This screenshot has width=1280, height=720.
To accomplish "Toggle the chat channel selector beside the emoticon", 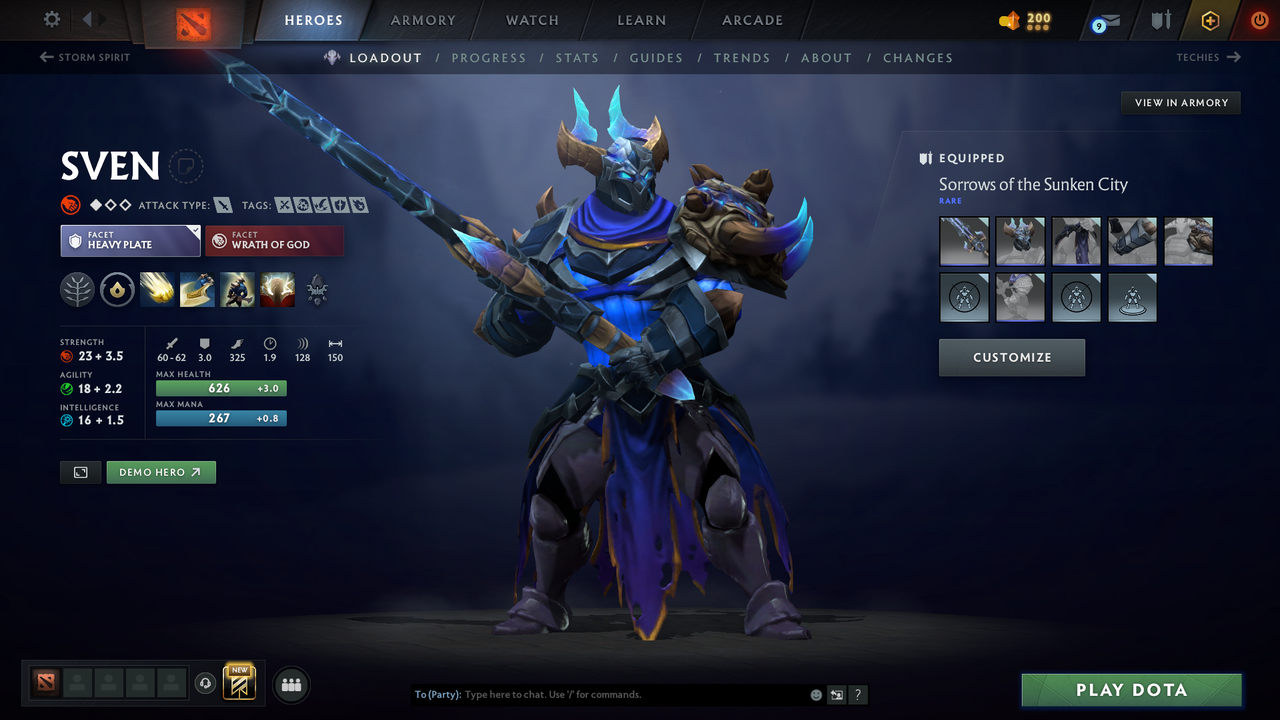I will pos(836,694).
